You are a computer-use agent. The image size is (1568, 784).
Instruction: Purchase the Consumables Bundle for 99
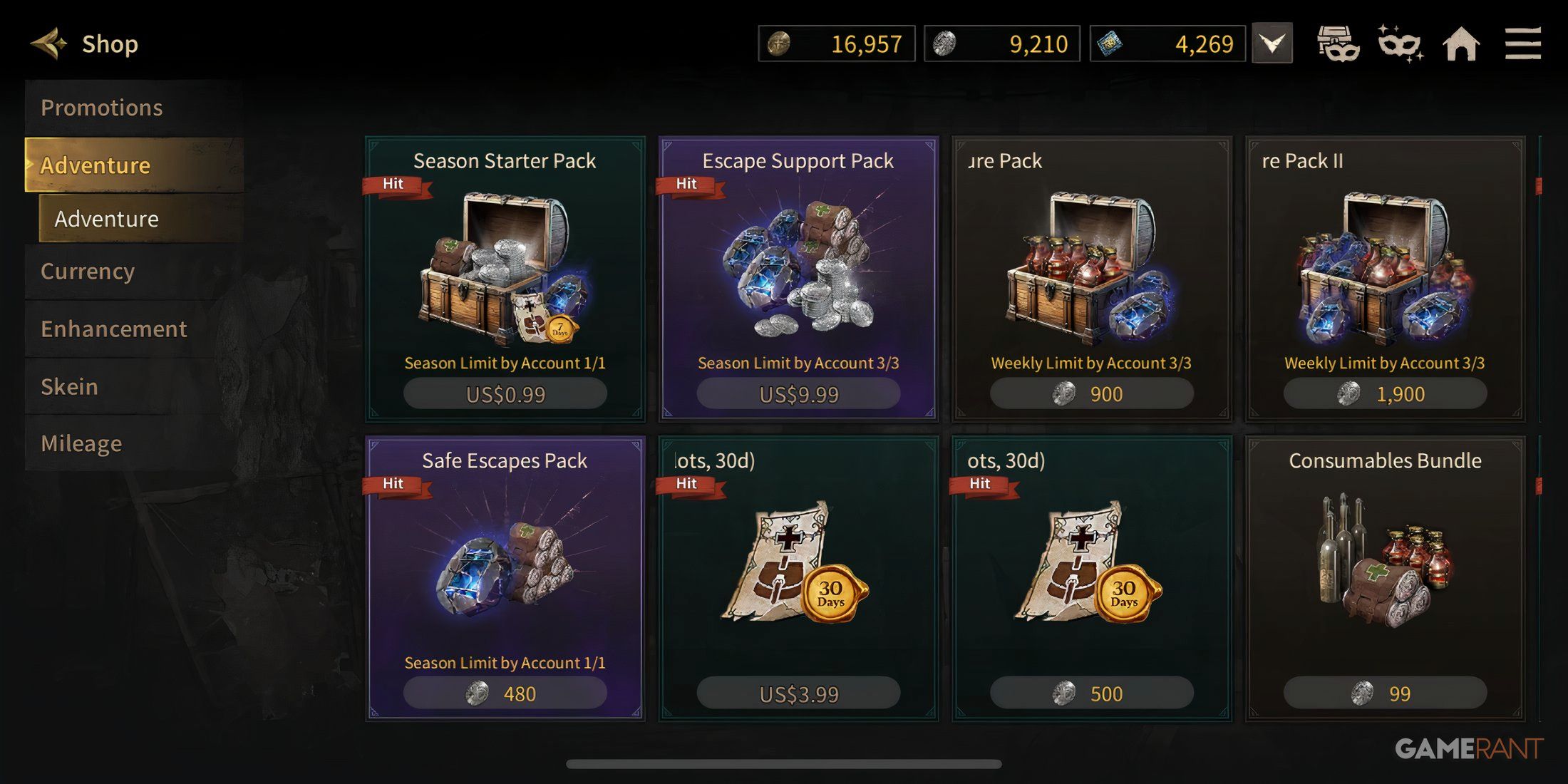pos(1385,692)
